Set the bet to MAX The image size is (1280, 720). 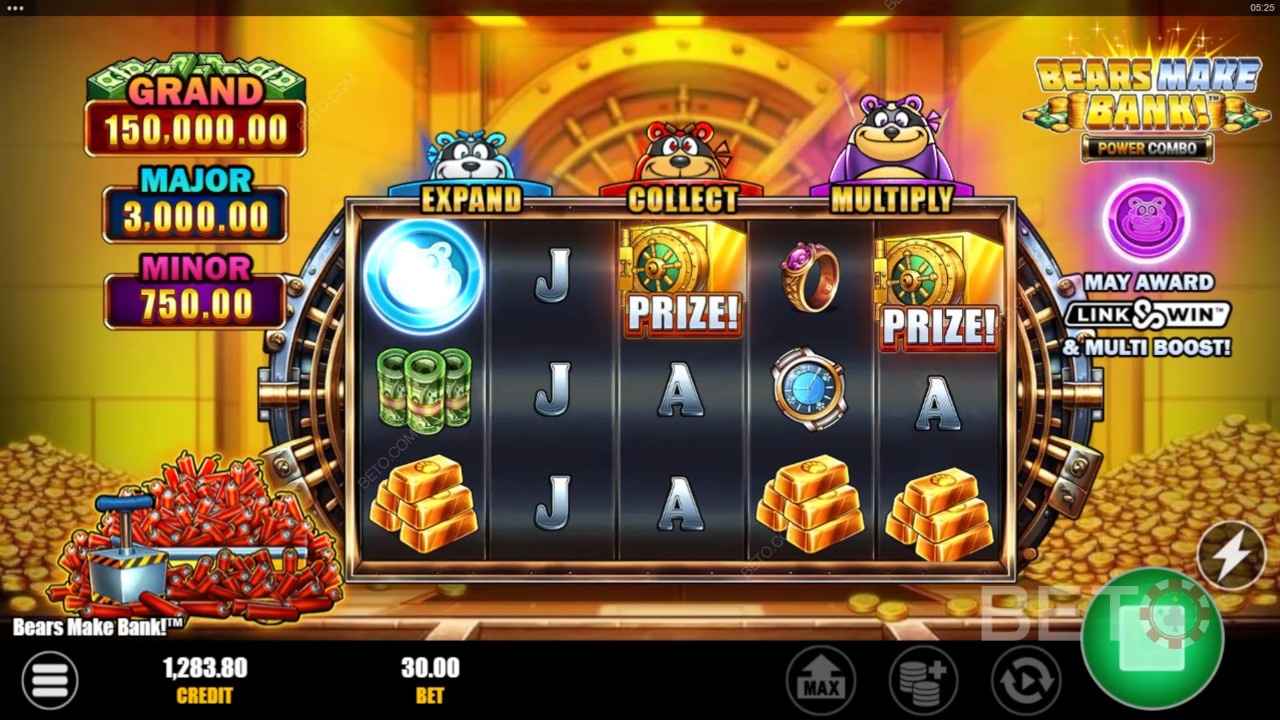pos(821,681)
